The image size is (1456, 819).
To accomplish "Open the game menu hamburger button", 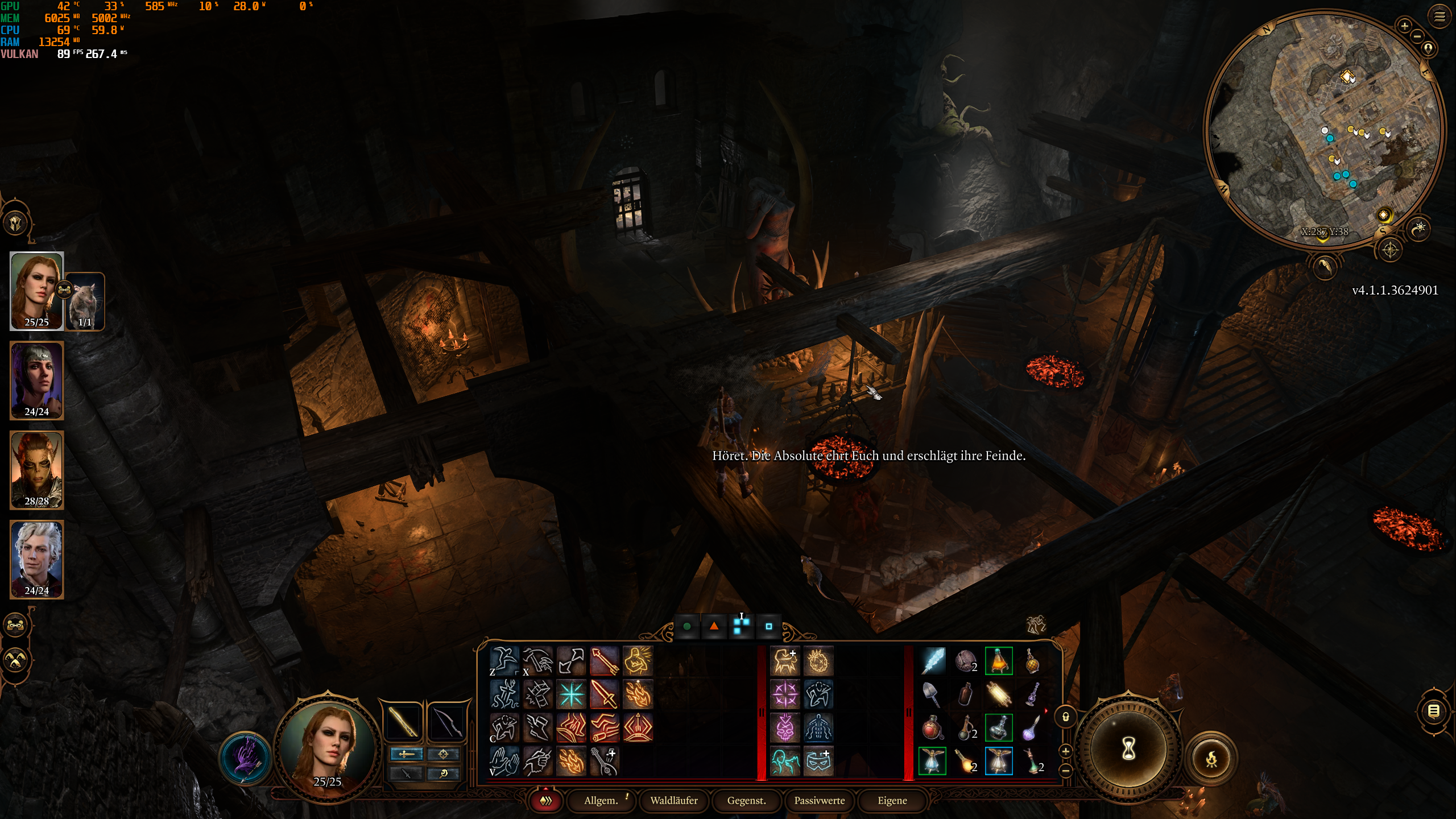I will click(x=1440, y=16).
